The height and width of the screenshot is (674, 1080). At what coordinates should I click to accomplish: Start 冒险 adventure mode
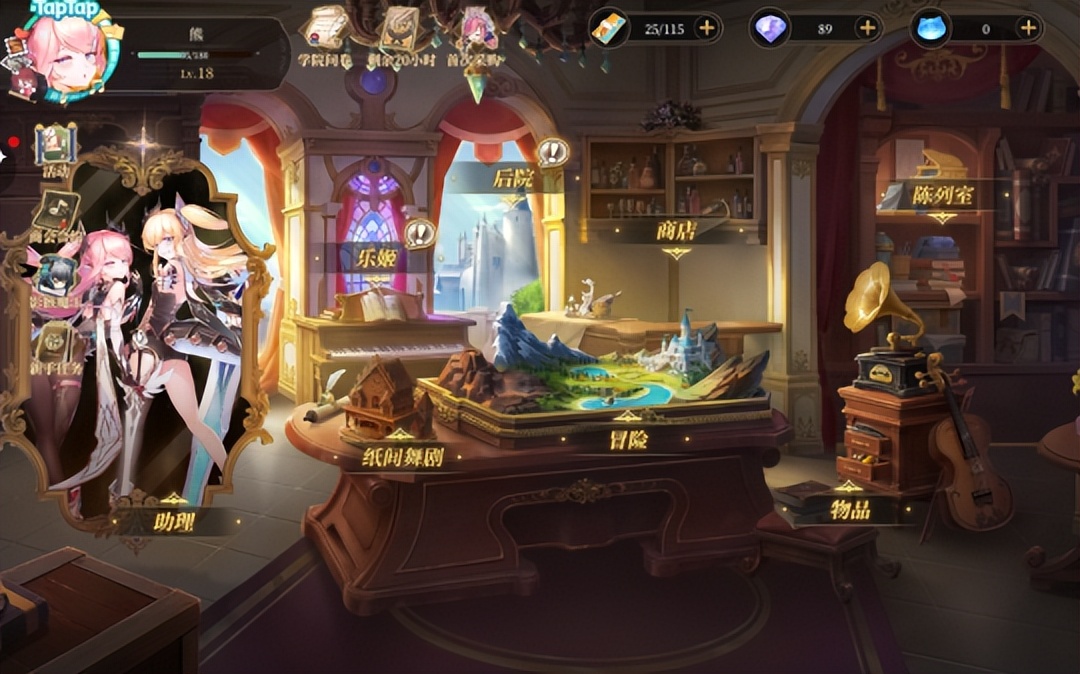[x=628, y=438]
